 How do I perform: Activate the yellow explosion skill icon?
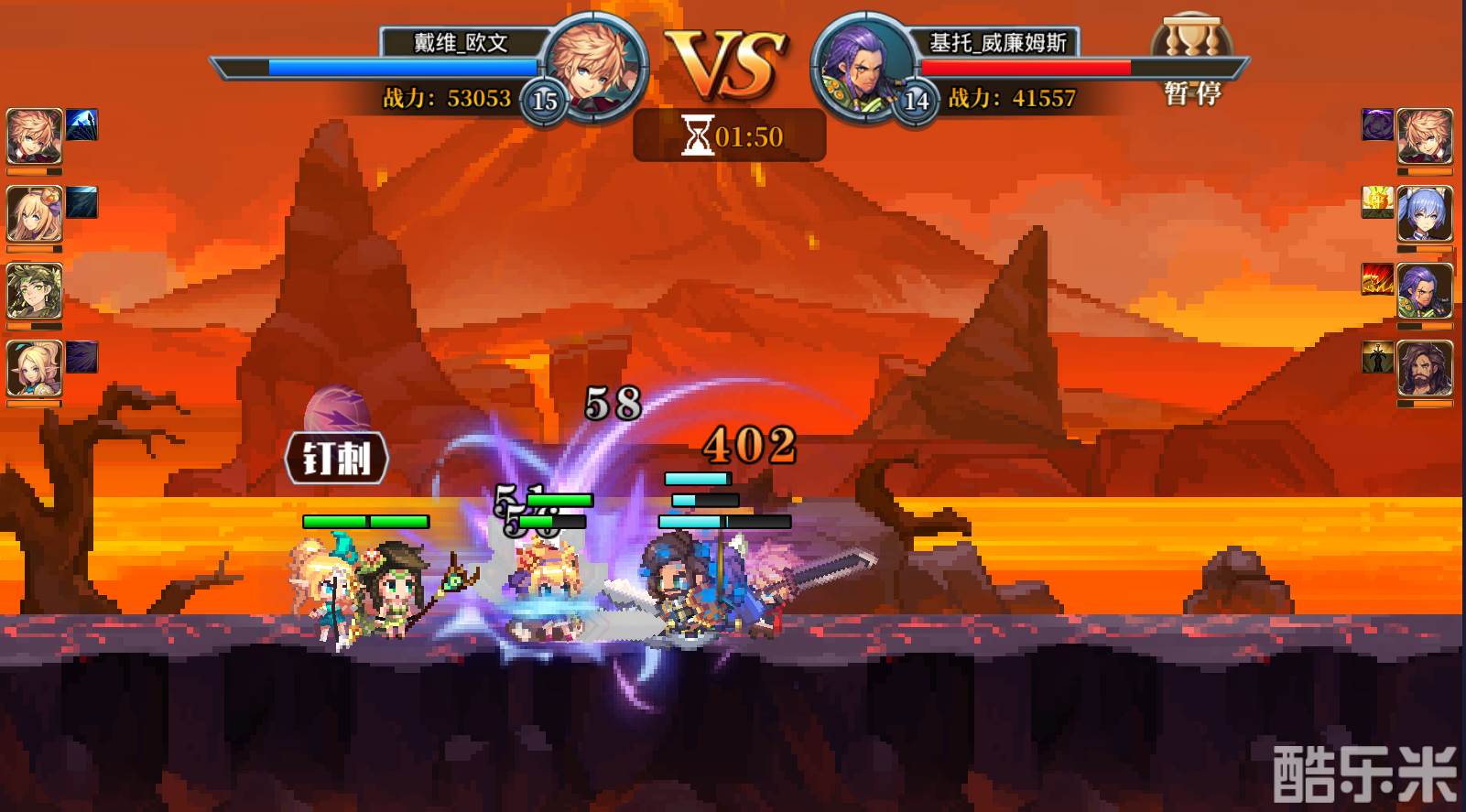[x=1377, y=201]
